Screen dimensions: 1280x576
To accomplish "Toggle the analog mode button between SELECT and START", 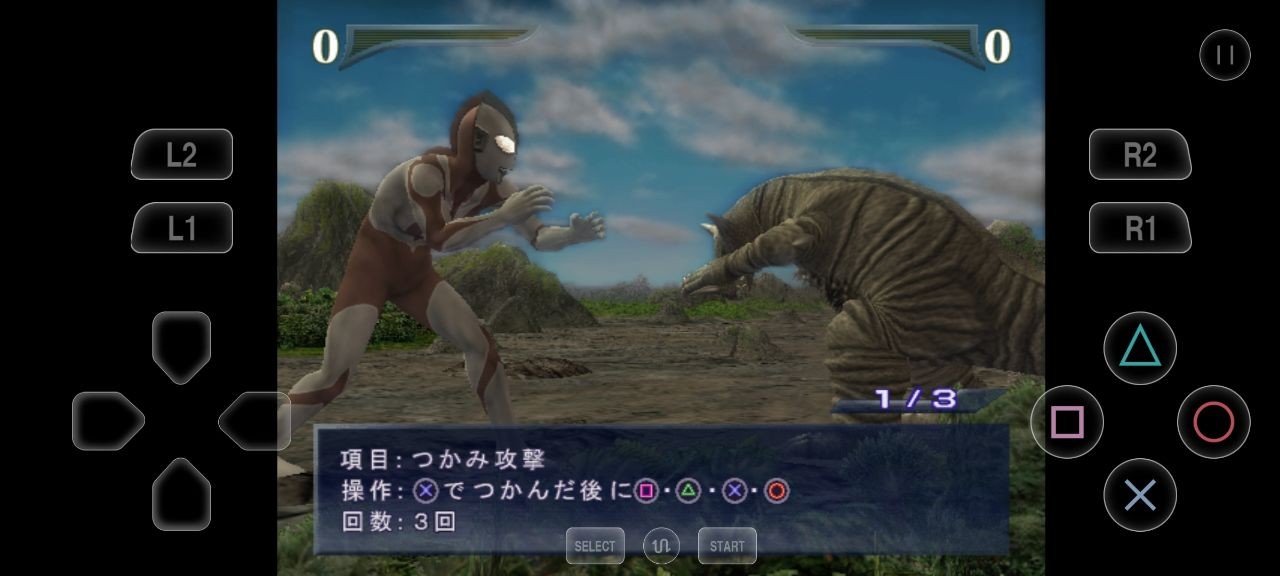I will coord(661,546).
